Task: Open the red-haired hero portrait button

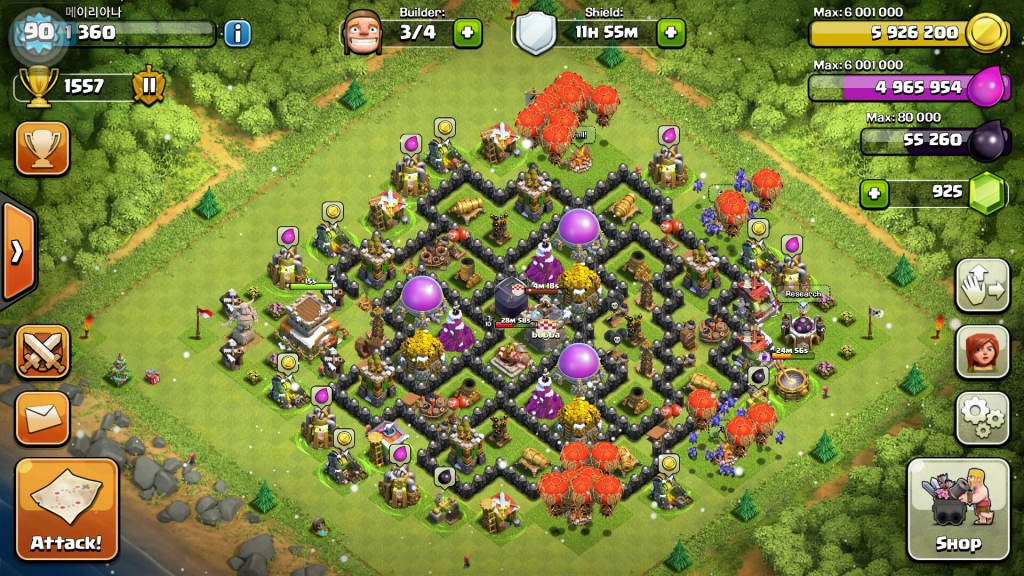Action: pos(982,351)
